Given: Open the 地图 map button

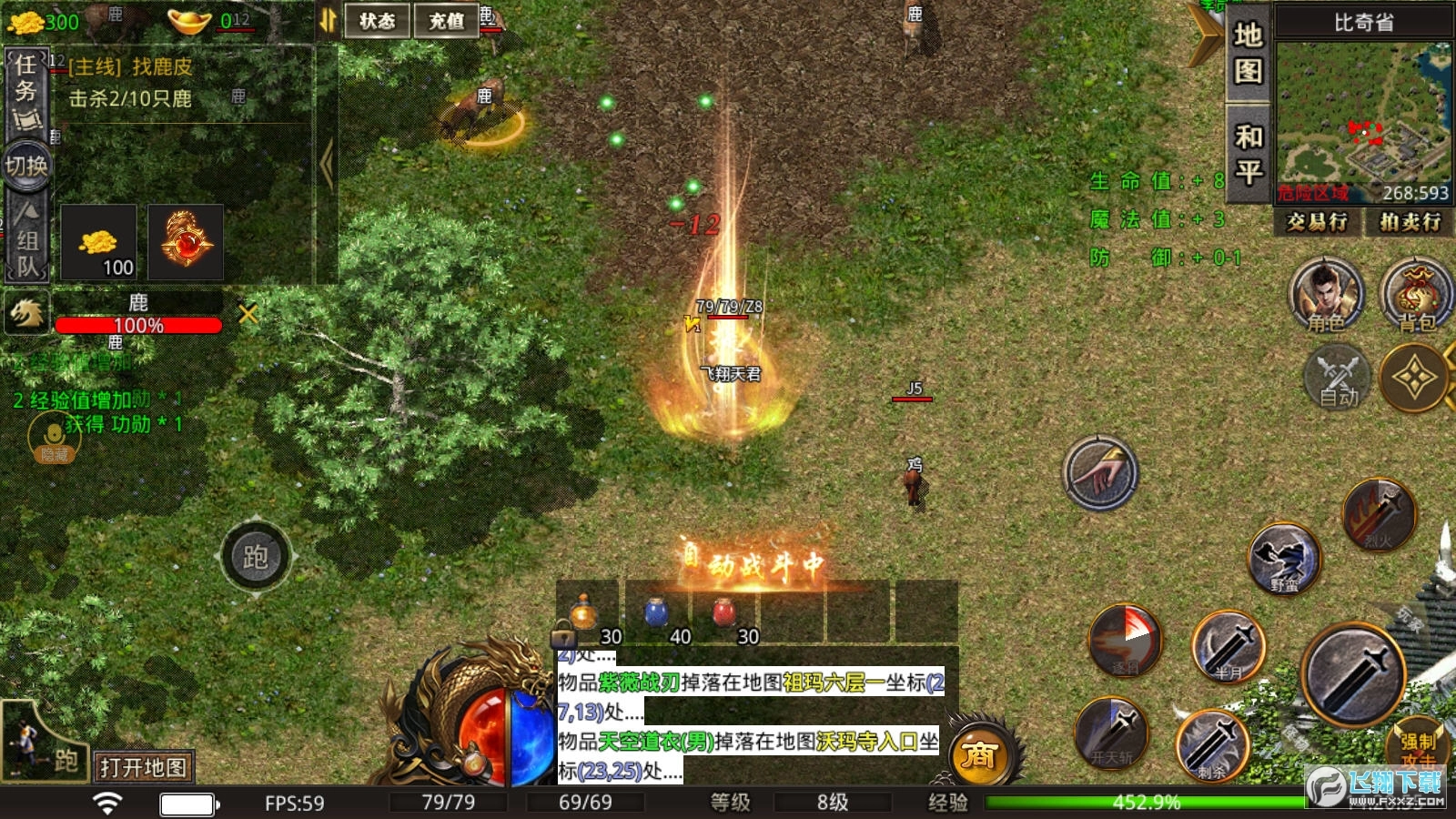Looking at the screenshot, I should coord(1248,53).
